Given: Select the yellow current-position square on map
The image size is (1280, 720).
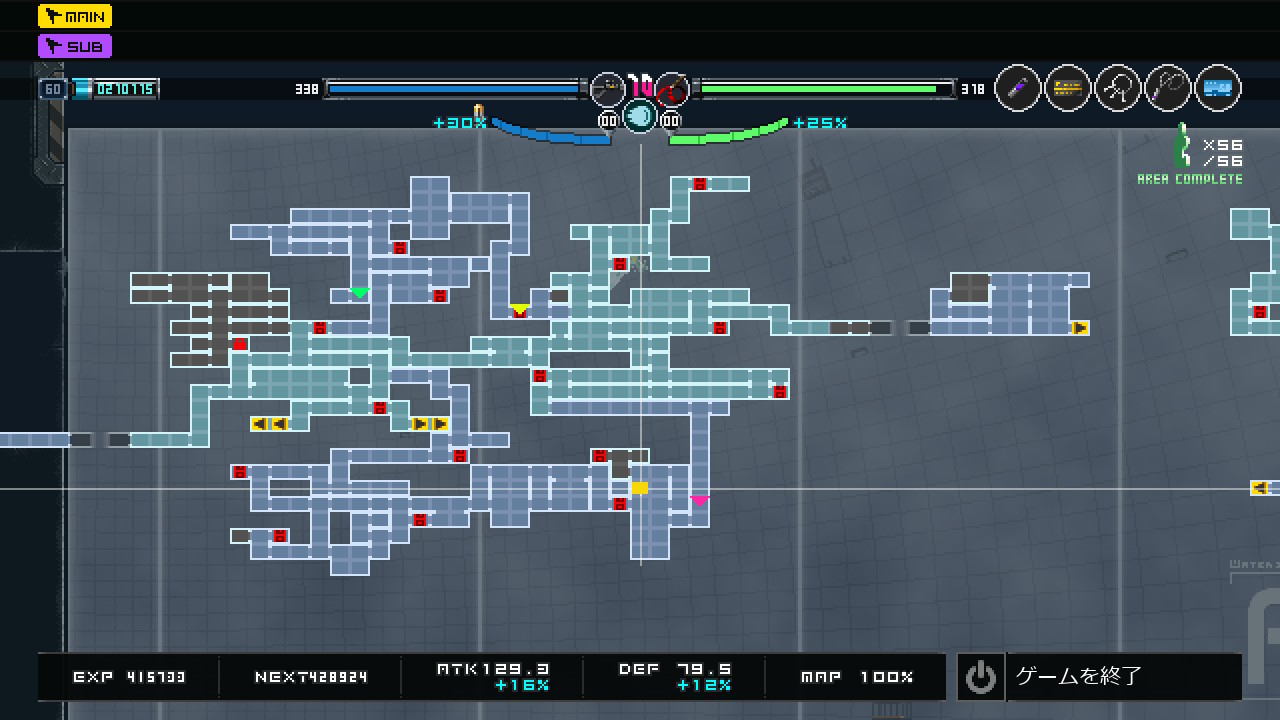Looking at the screenshot, I should coord(639,488).
